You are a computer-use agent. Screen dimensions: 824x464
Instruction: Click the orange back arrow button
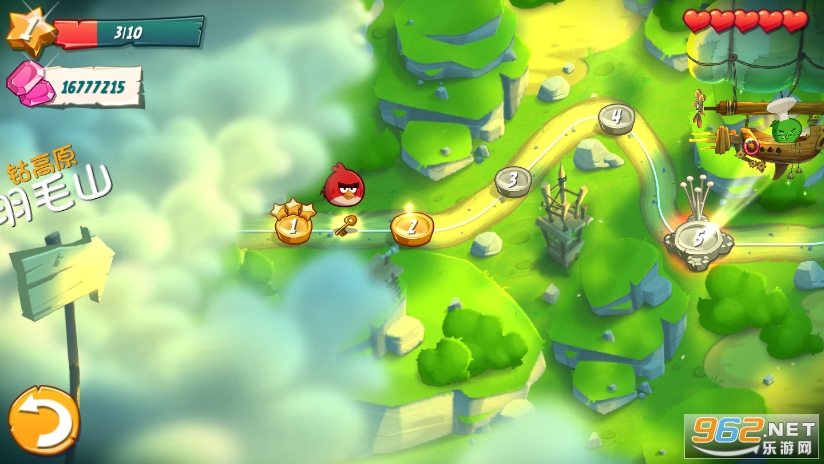[43, 419]
